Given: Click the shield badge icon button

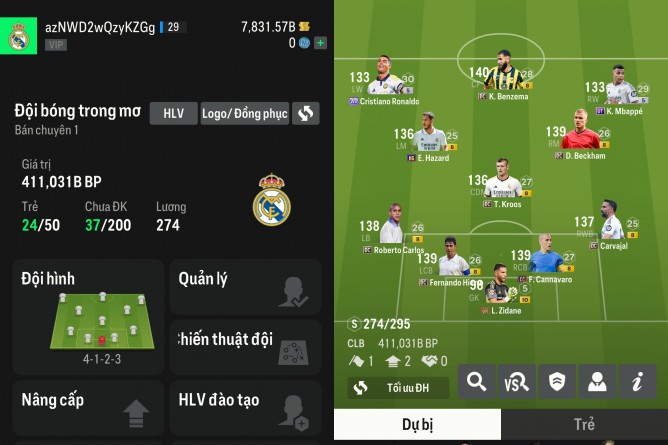Looking at the screenshot, I should pos(557,380).
